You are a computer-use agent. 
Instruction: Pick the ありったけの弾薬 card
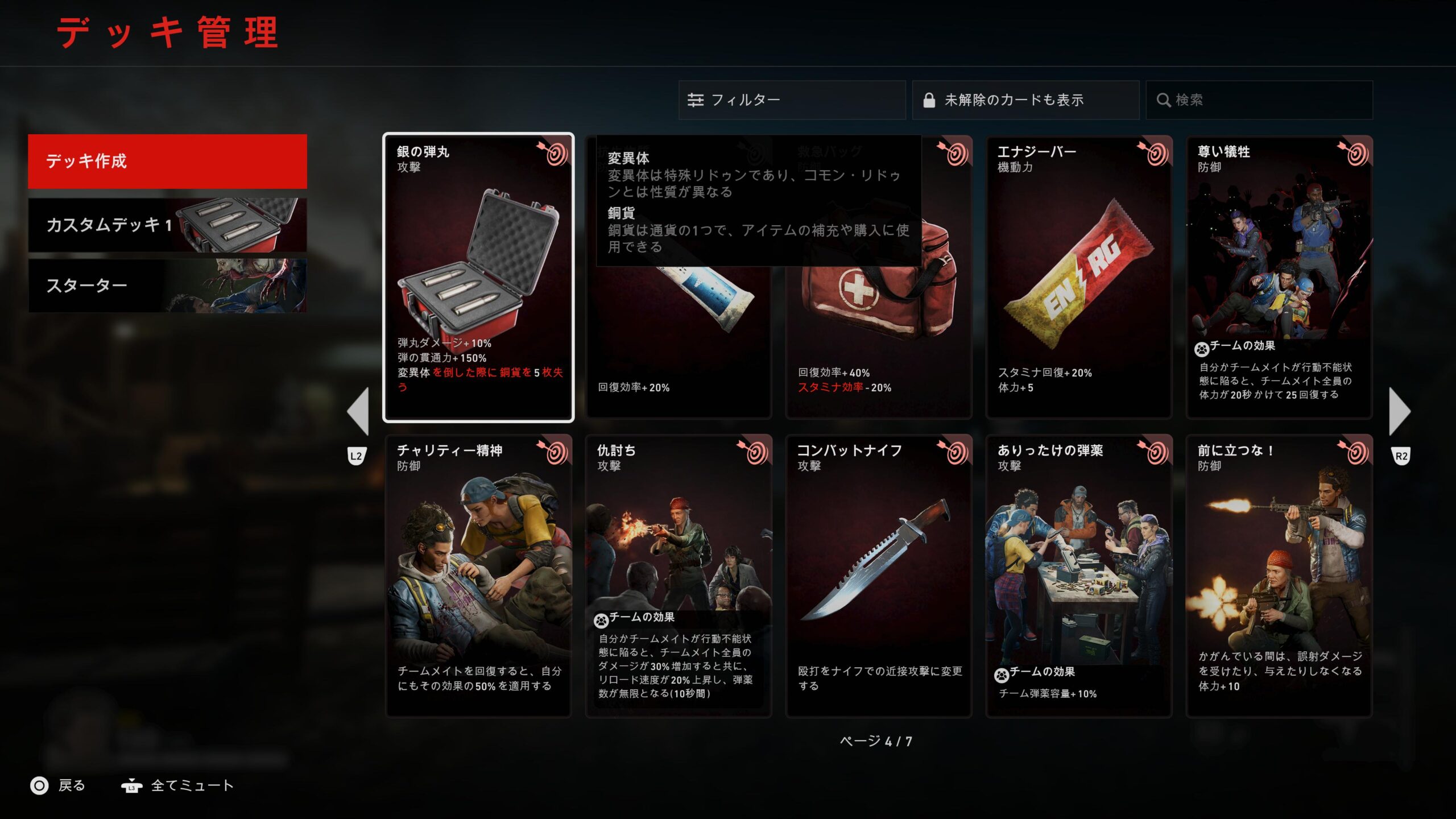1078,576
